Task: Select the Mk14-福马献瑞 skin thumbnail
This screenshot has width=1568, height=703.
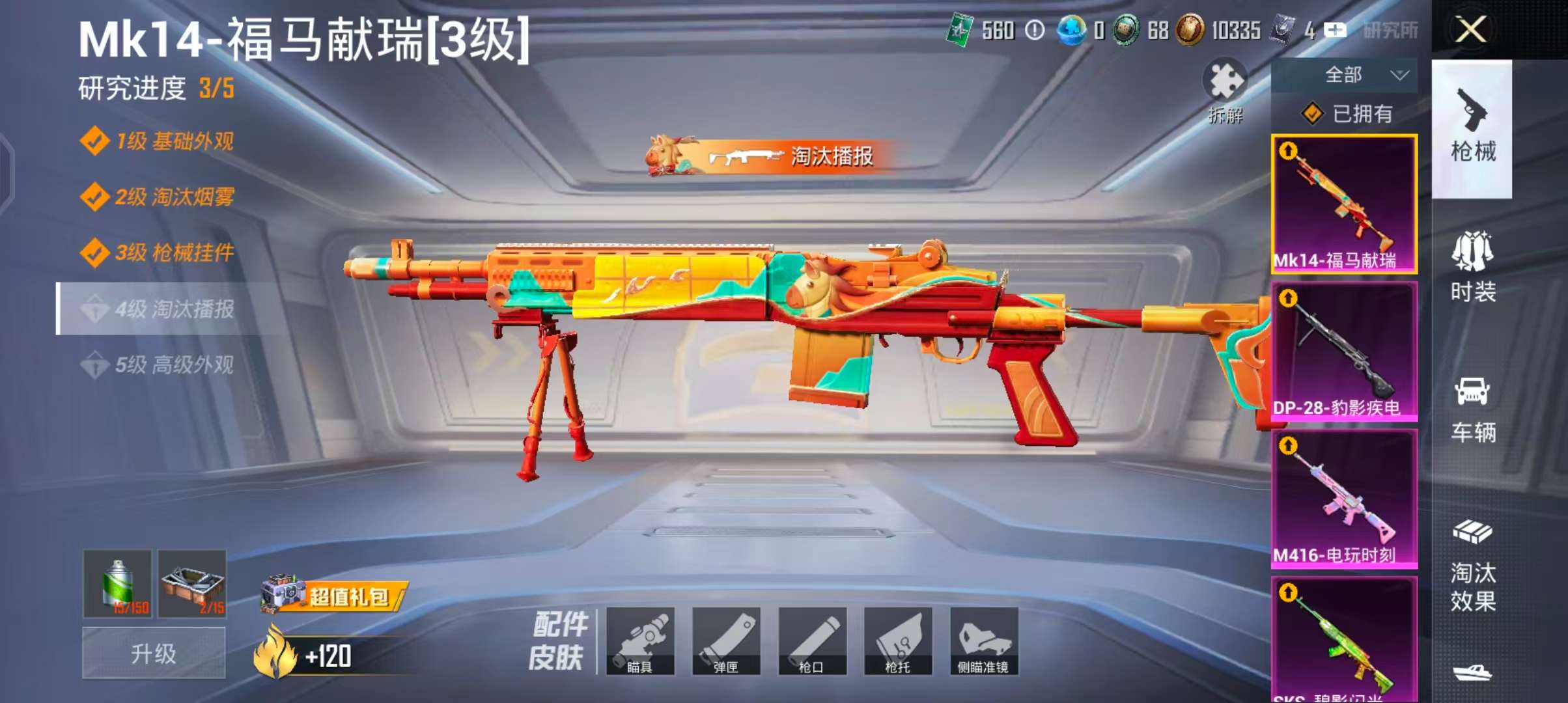Action: (1344, 204)
